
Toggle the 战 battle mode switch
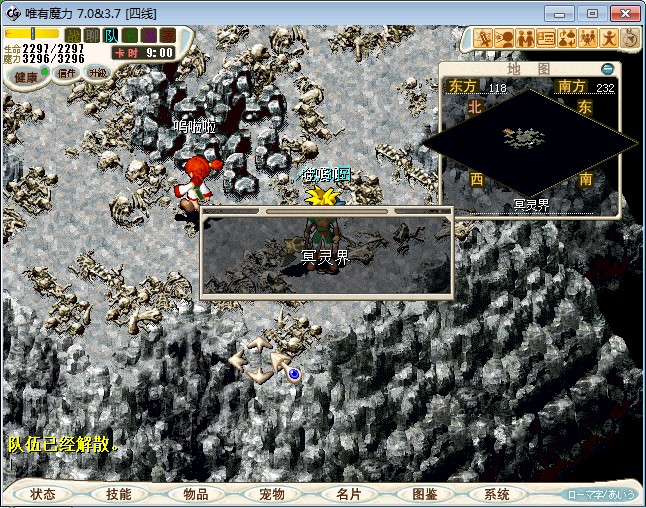pos(73,36)
